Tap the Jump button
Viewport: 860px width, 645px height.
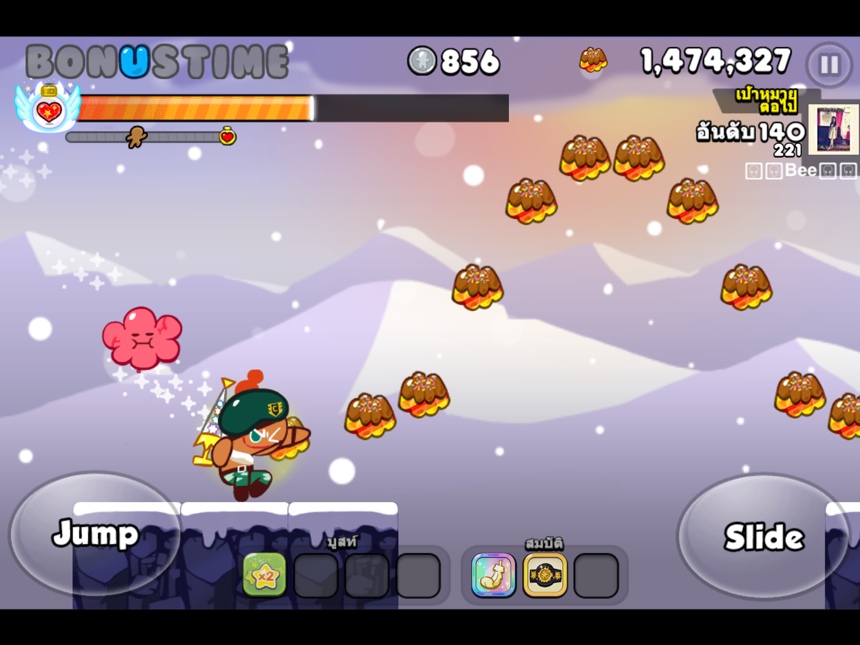point(95,534)
